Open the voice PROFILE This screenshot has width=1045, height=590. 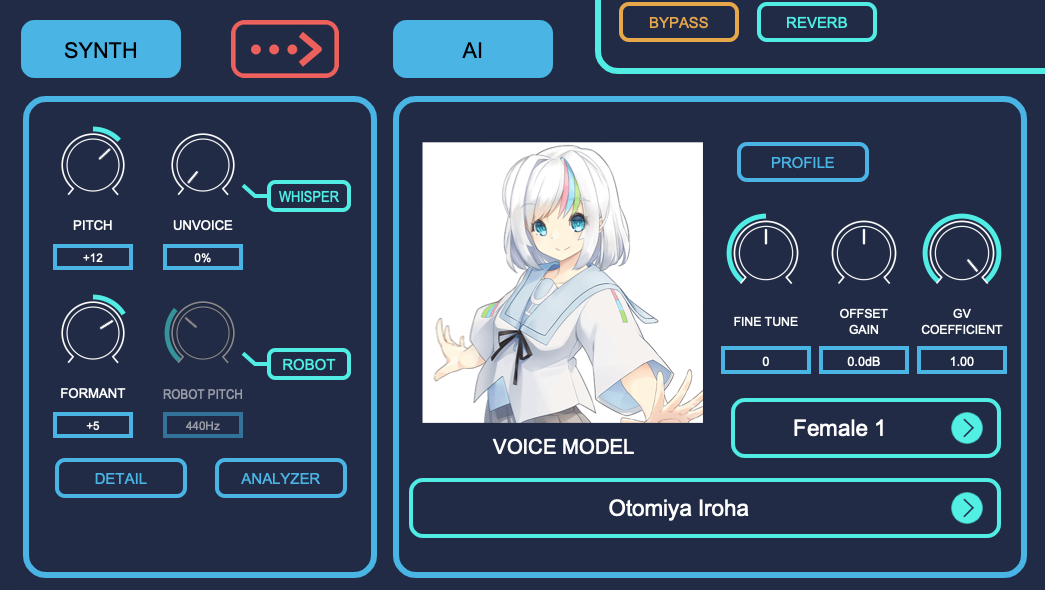click(x=802, y=162)
